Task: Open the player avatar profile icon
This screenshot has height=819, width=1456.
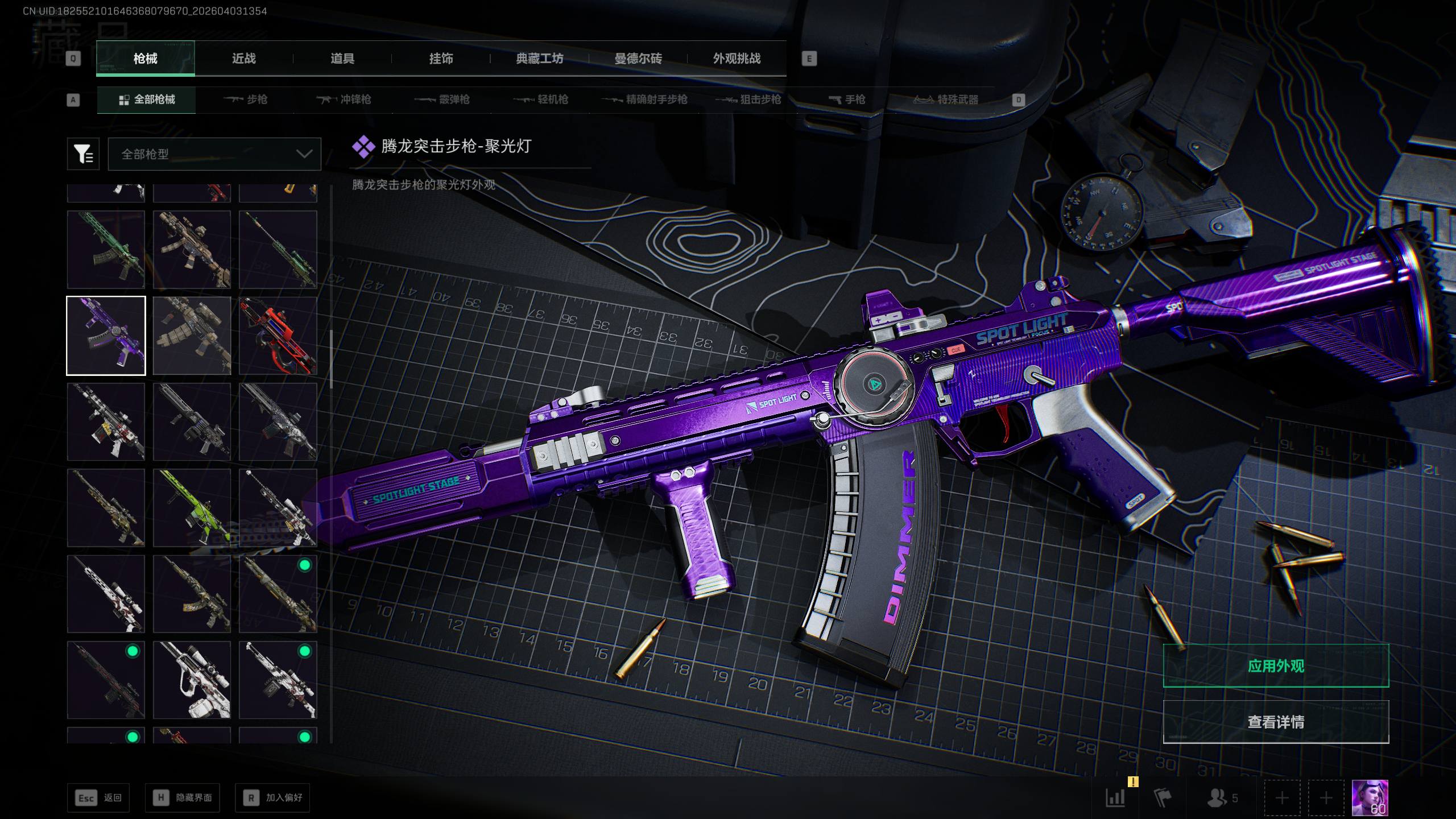Action: click(1370, 798)
